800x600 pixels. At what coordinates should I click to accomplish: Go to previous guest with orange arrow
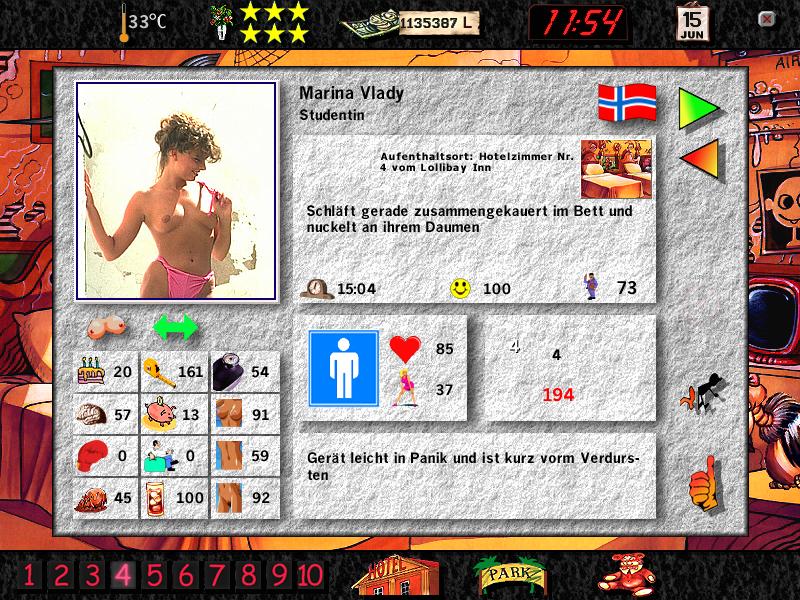[698, 159]
